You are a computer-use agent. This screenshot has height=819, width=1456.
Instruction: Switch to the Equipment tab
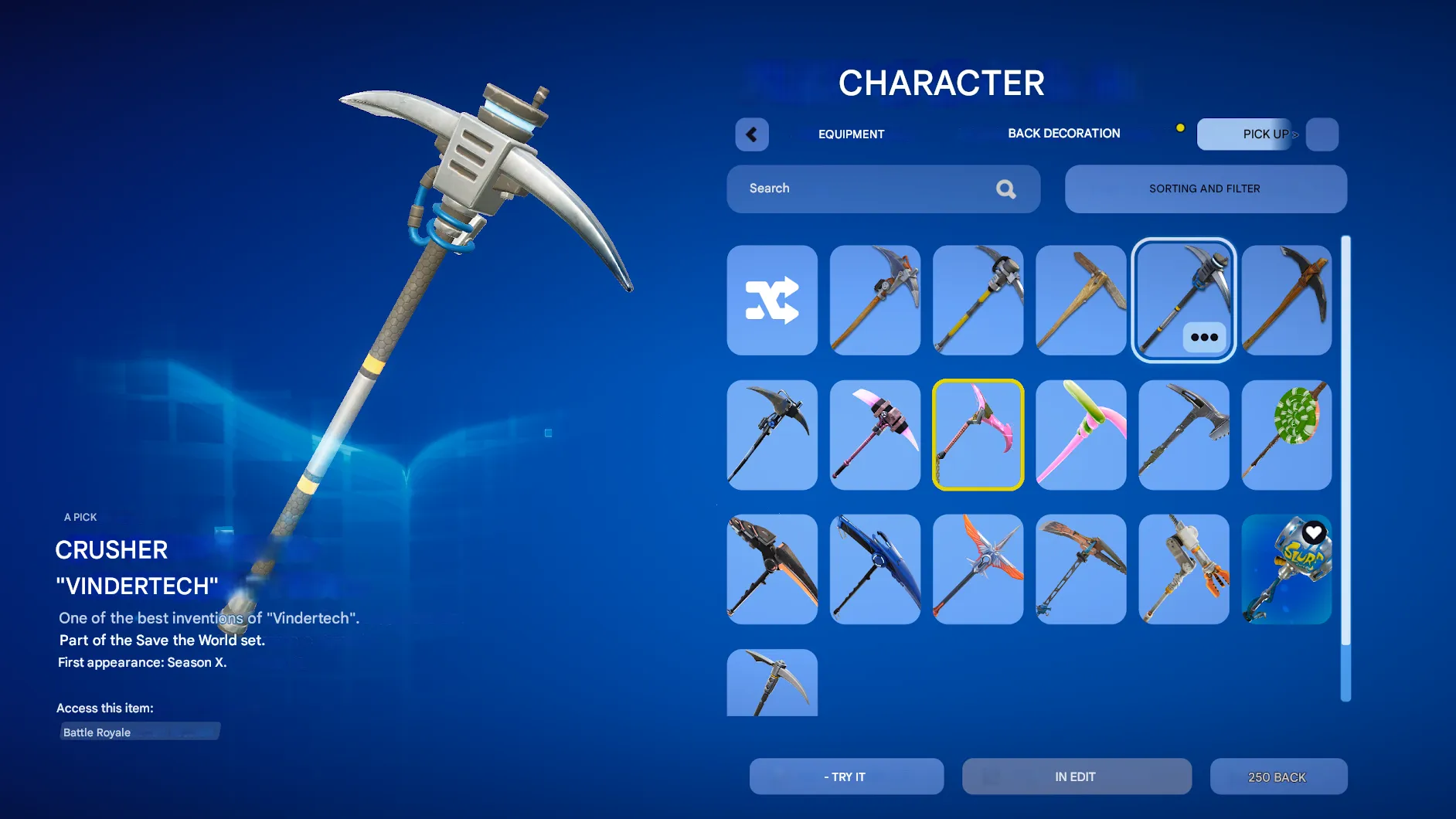click(851, 134)
